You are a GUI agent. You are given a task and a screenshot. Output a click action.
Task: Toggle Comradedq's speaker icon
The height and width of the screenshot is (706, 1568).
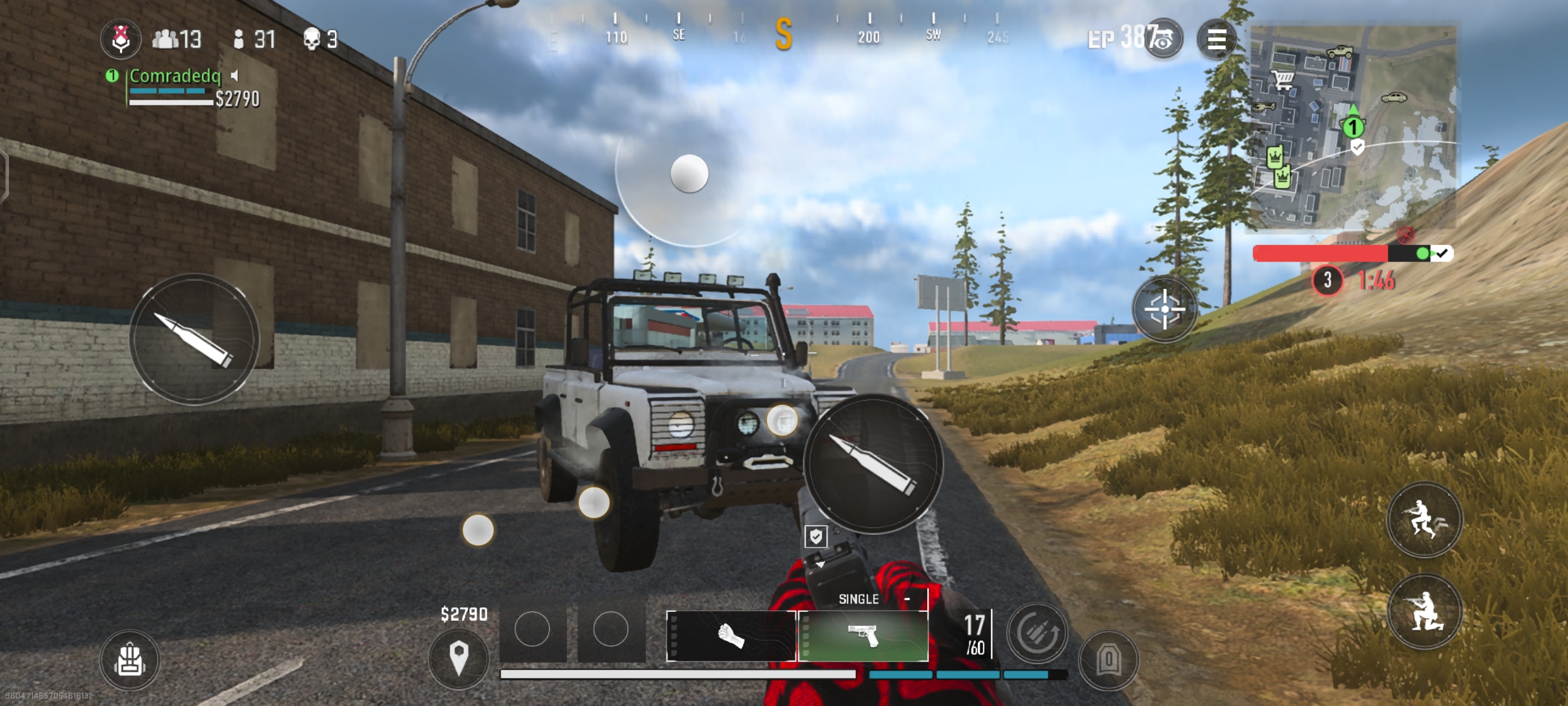click(235, 76)
